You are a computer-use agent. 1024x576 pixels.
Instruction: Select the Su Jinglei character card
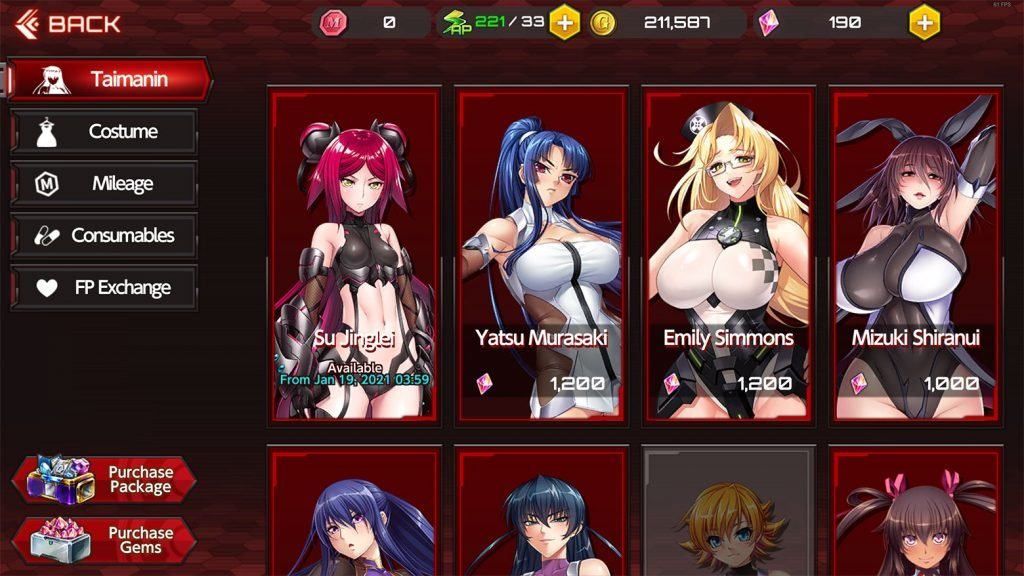354,253
